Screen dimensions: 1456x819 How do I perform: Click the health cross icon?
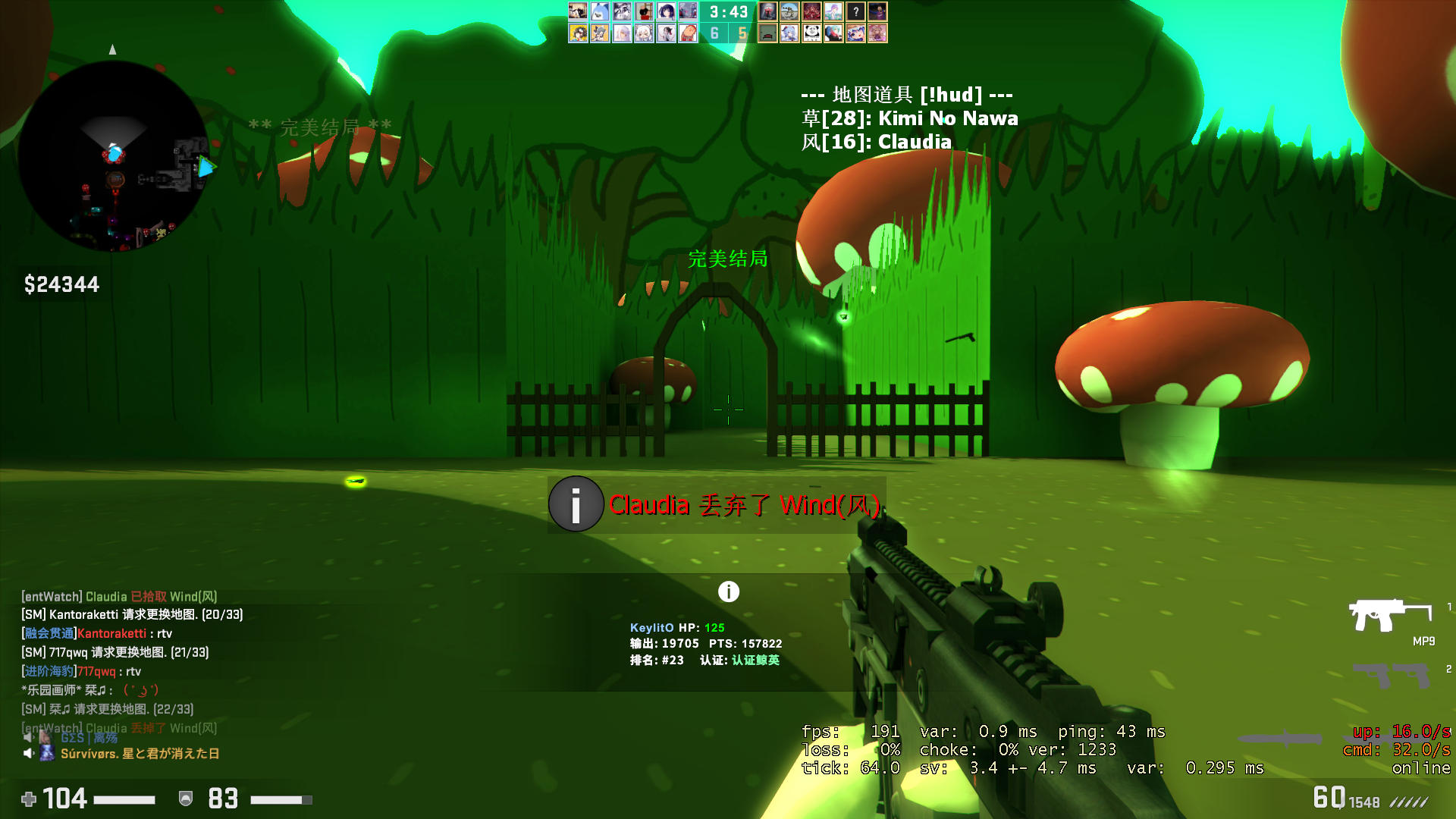click(28, 799)
